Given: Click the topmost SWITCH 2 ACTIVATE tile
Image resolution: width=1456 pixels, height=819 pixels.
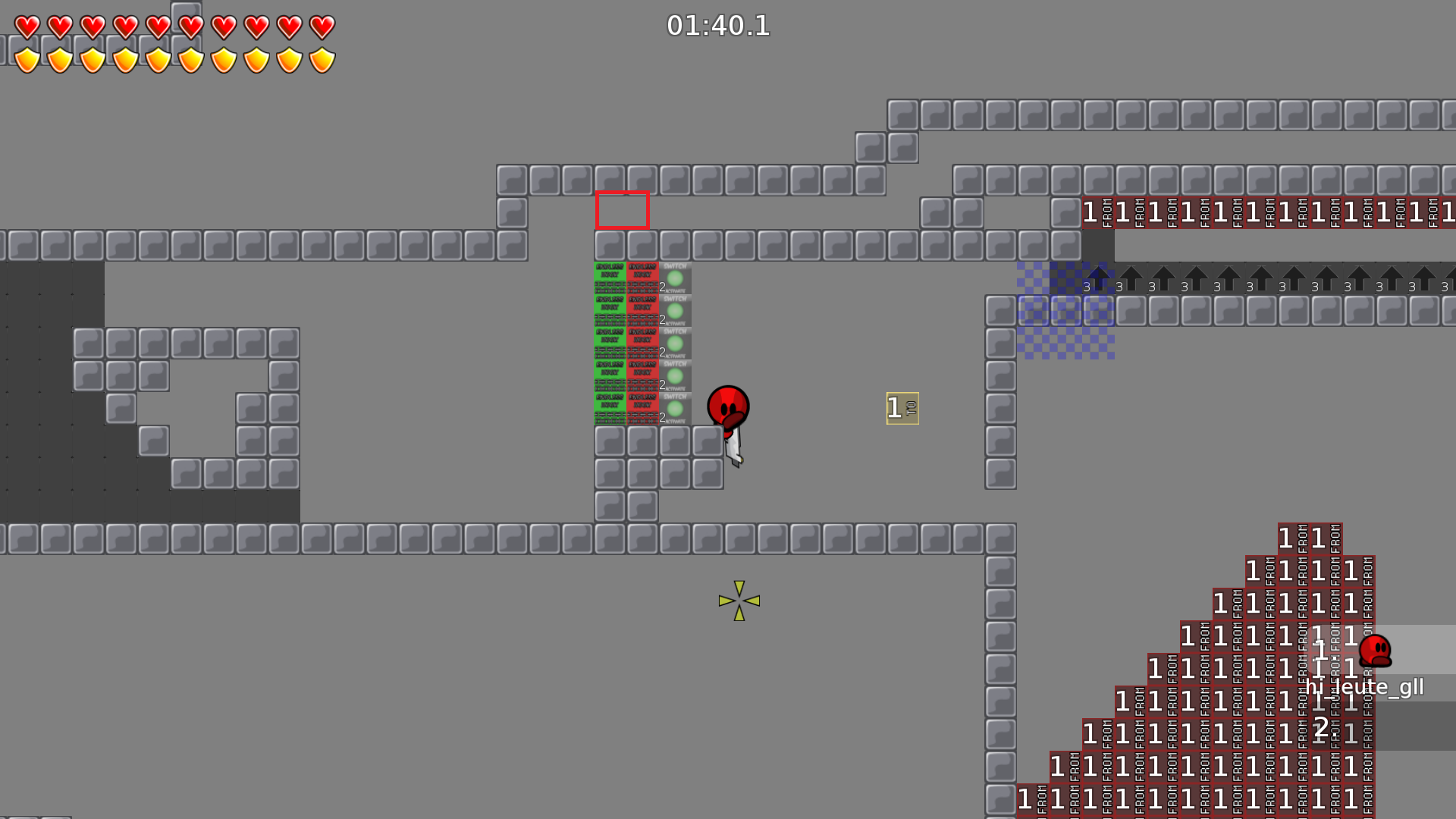Looking at the screenshot, I should pyautogui.click(x=674, y=277).
